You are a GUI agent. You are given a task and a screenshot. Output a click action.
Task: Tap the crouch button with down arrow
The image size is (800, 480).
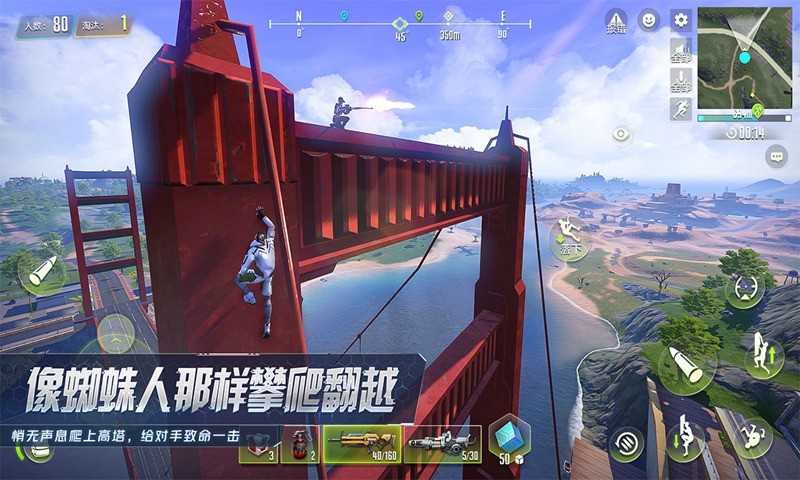click(686, 436)
